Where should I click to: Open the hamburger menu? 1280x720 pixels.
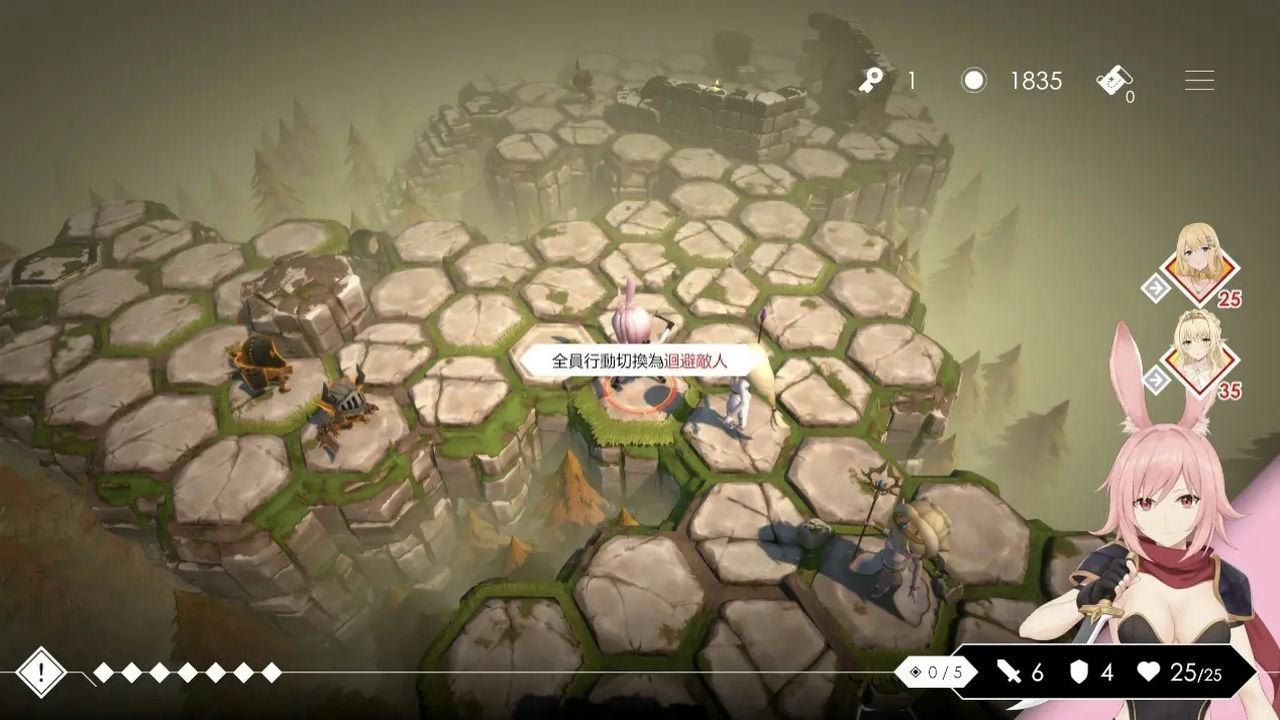coord(1199,81)
